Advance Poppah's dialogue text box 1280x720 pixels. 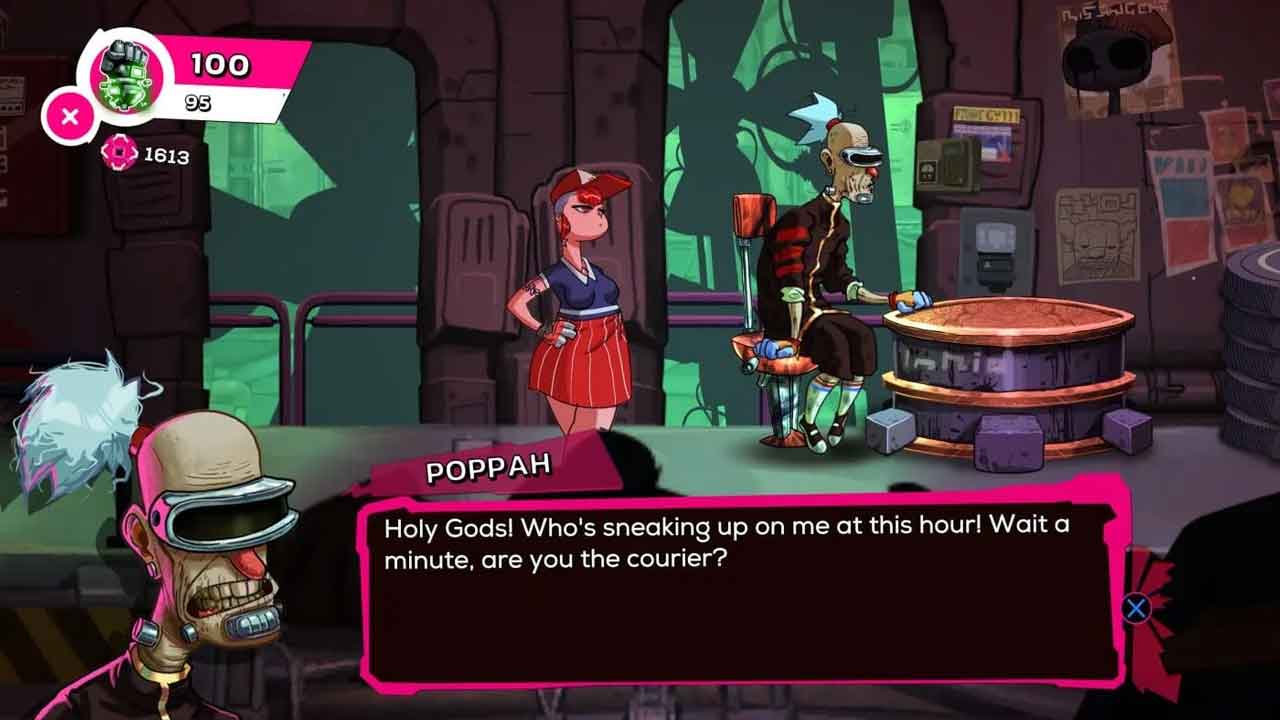[1136, 608]
